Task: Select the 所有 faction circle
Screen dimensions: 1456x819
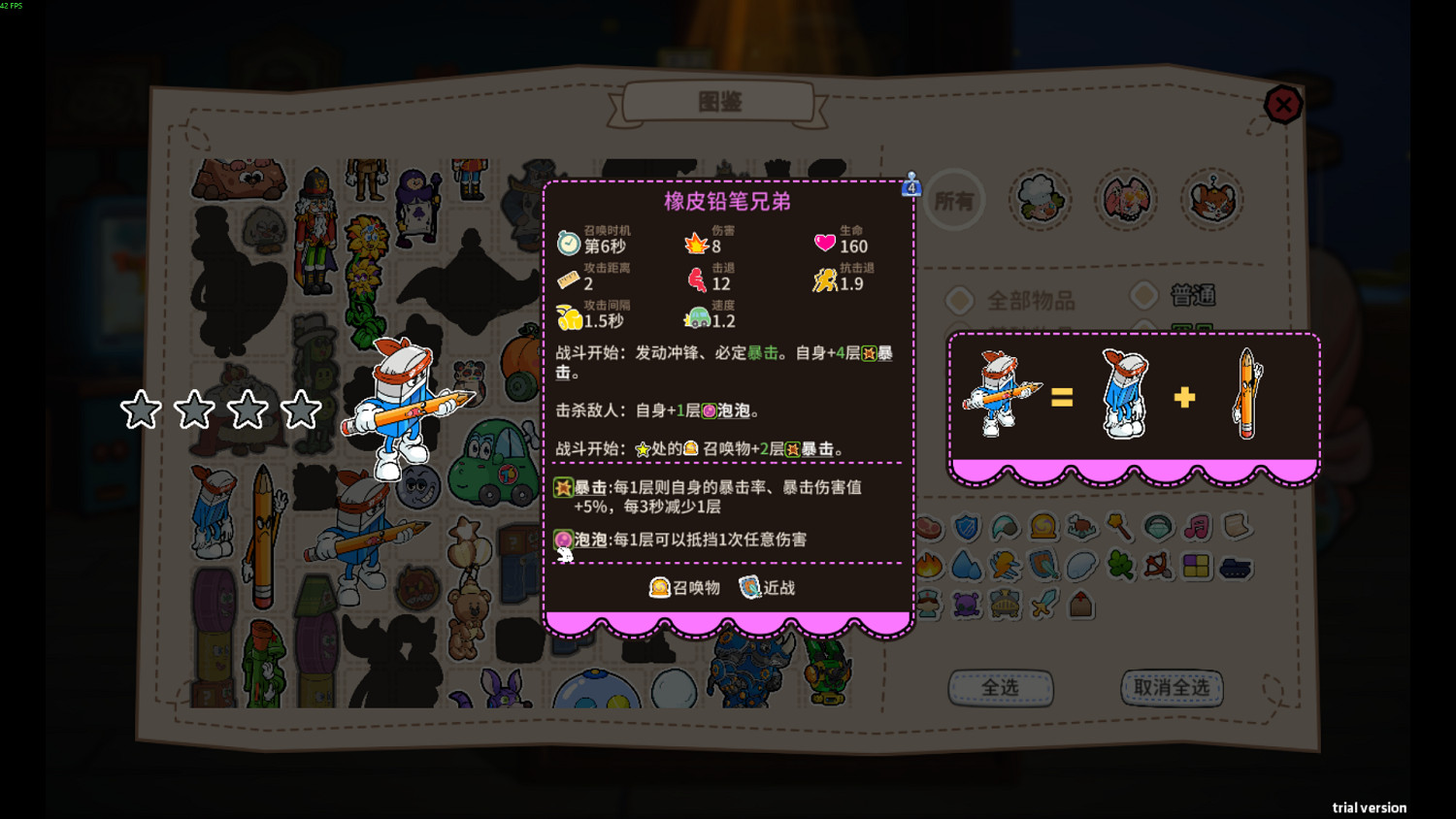Action: pos(955,200)
